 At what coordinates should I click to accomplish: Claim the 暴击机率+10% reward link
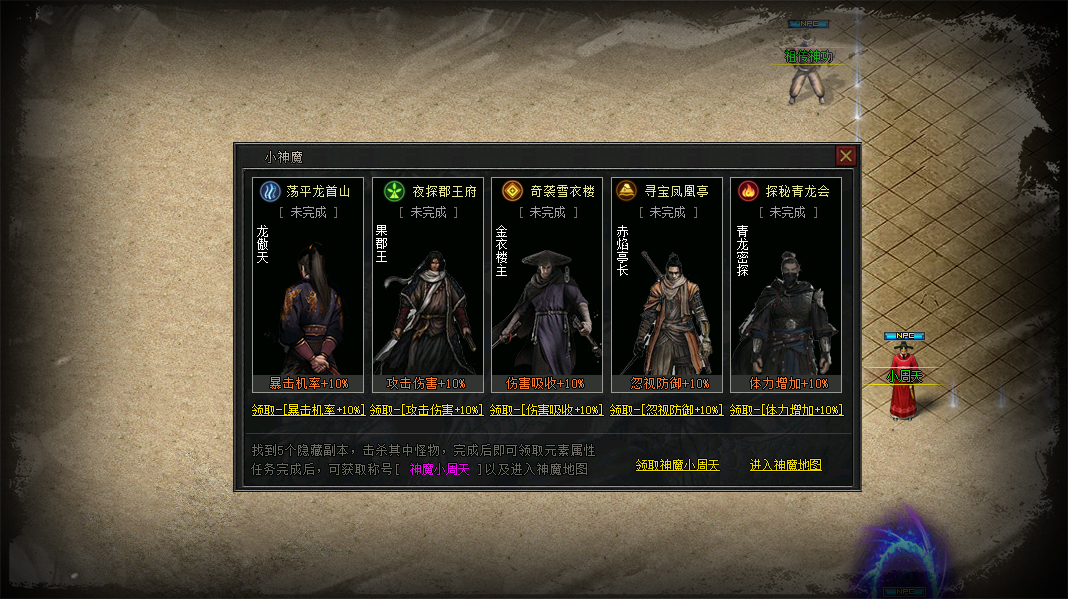click(308, 410)
